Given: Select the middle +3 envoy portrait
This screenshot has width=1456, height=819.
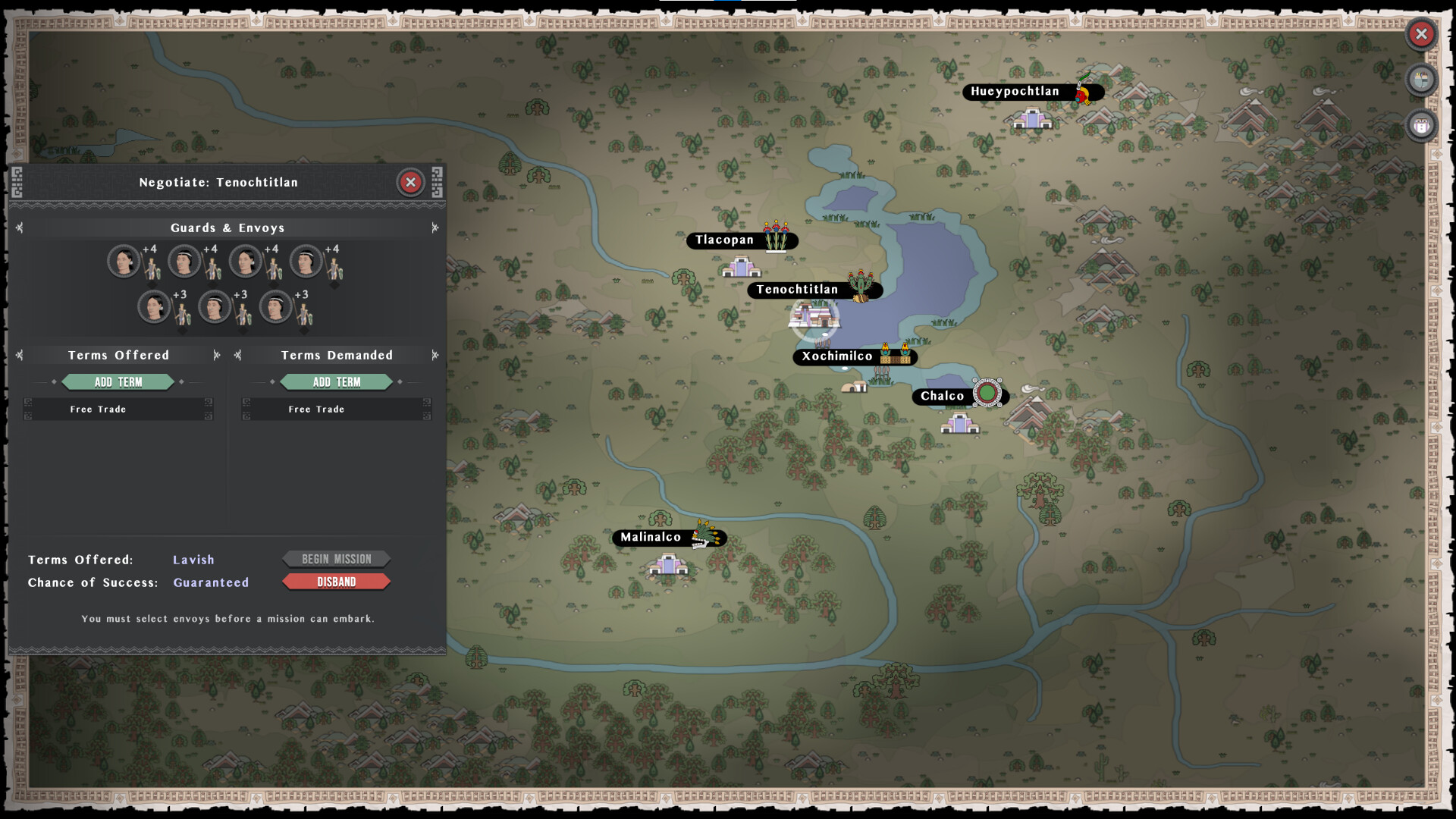Looking at the screenshot, I should click(215, 306).
